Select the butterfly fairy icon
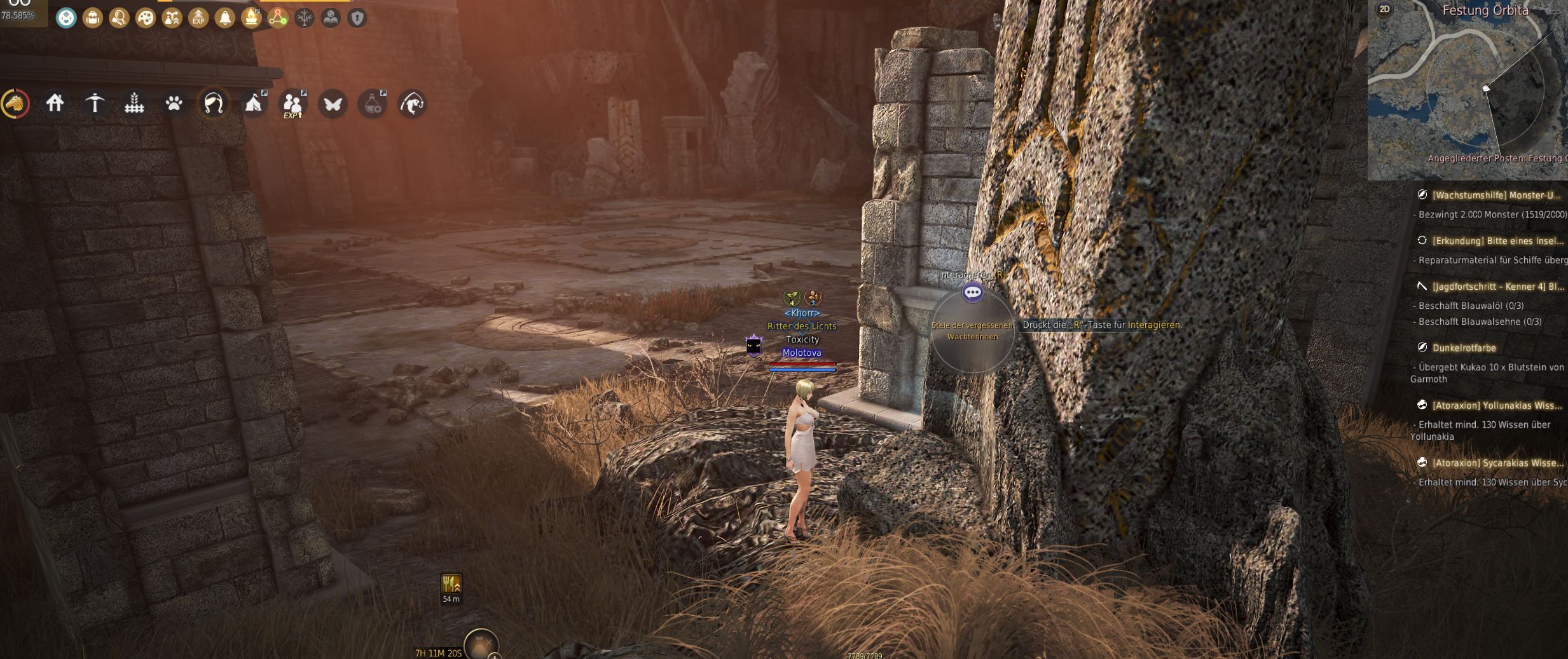The height and width of the screenshot is (659, 1568). pos(333,103)
